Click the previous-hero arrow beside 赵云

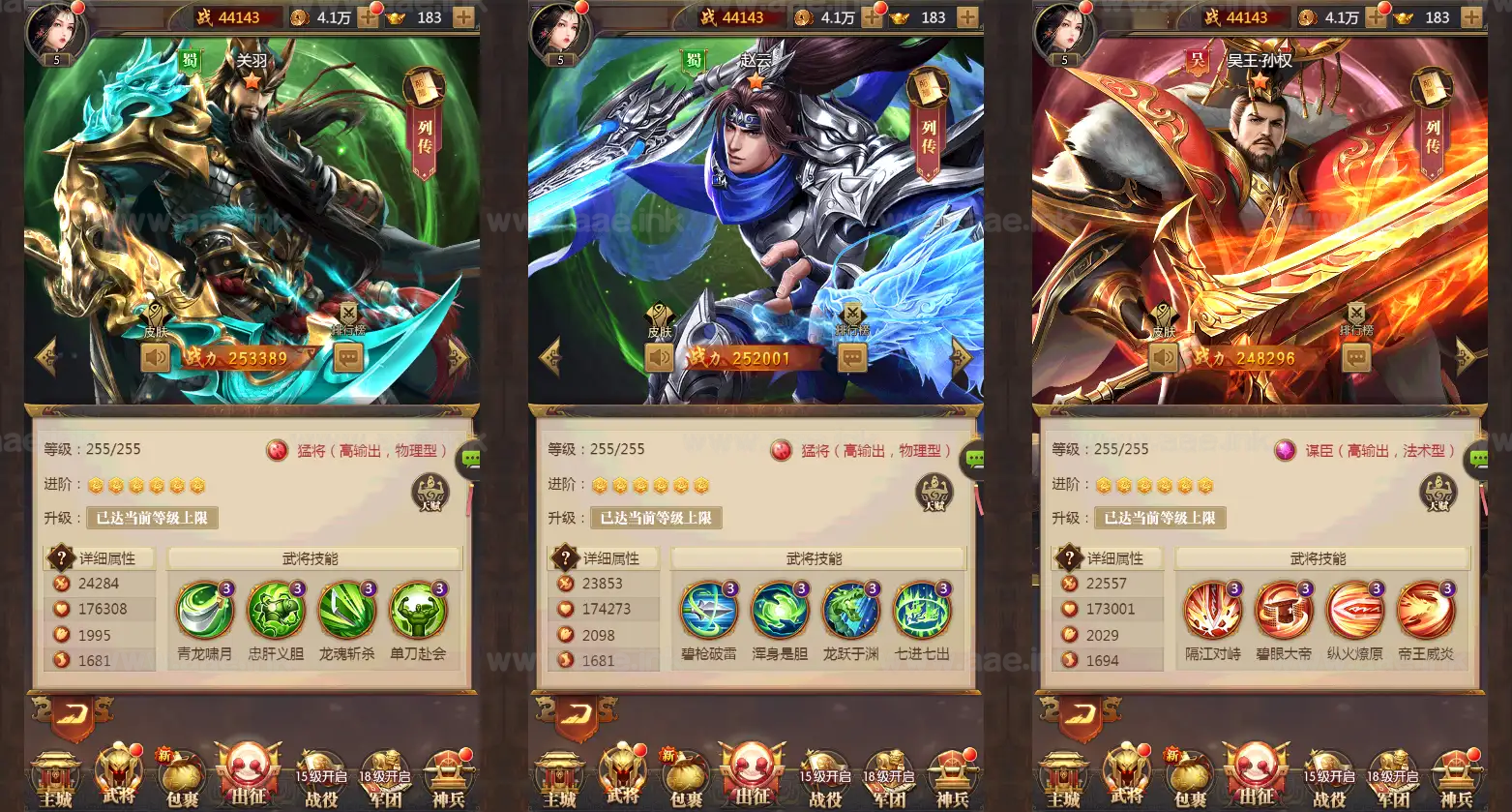point(550,356)
